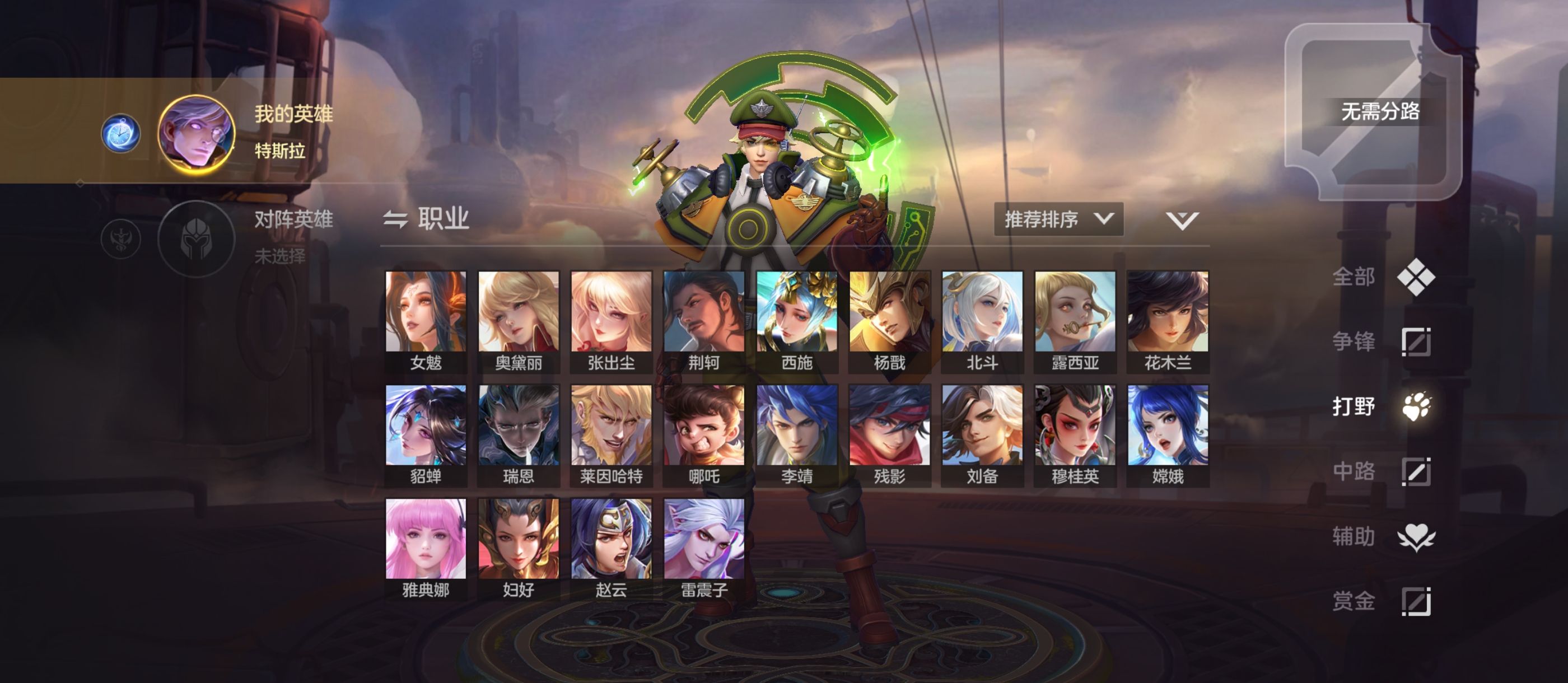Collapse the hero list with the chevron arrow

point(1182,221)
